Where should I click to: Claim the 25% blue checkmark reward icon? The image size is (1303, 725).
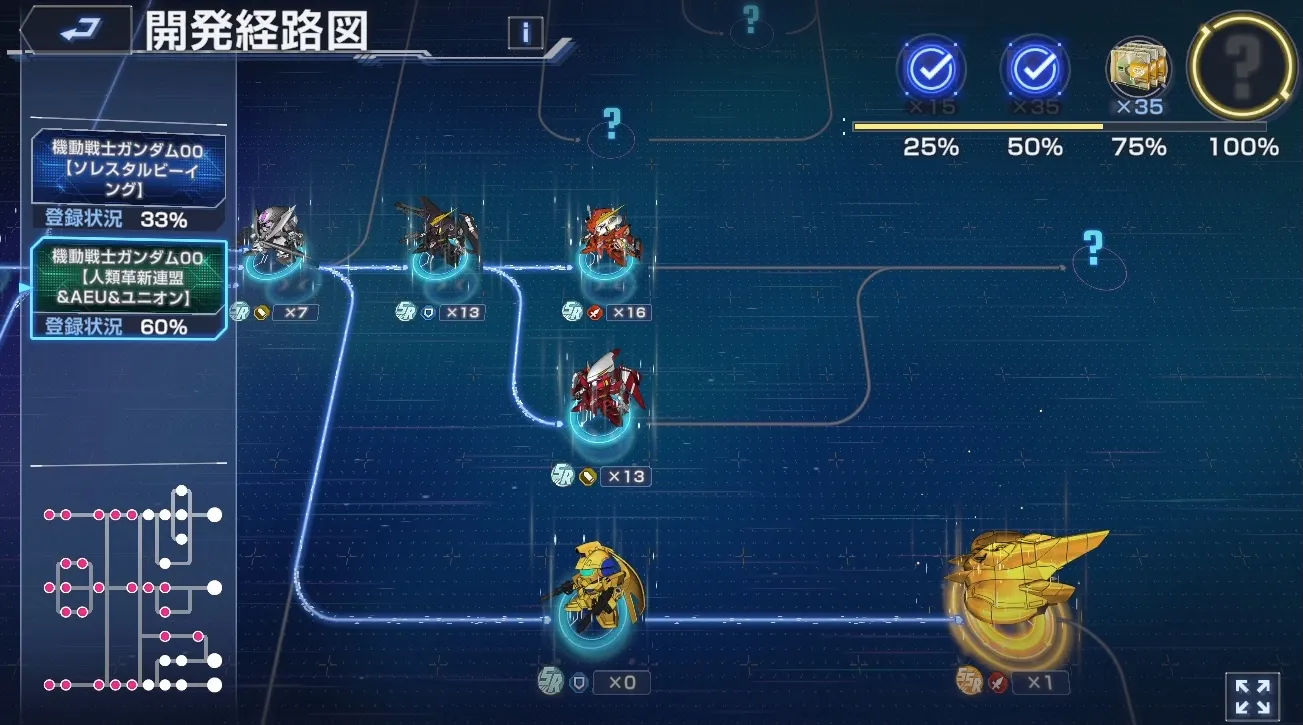pos(930,70)
